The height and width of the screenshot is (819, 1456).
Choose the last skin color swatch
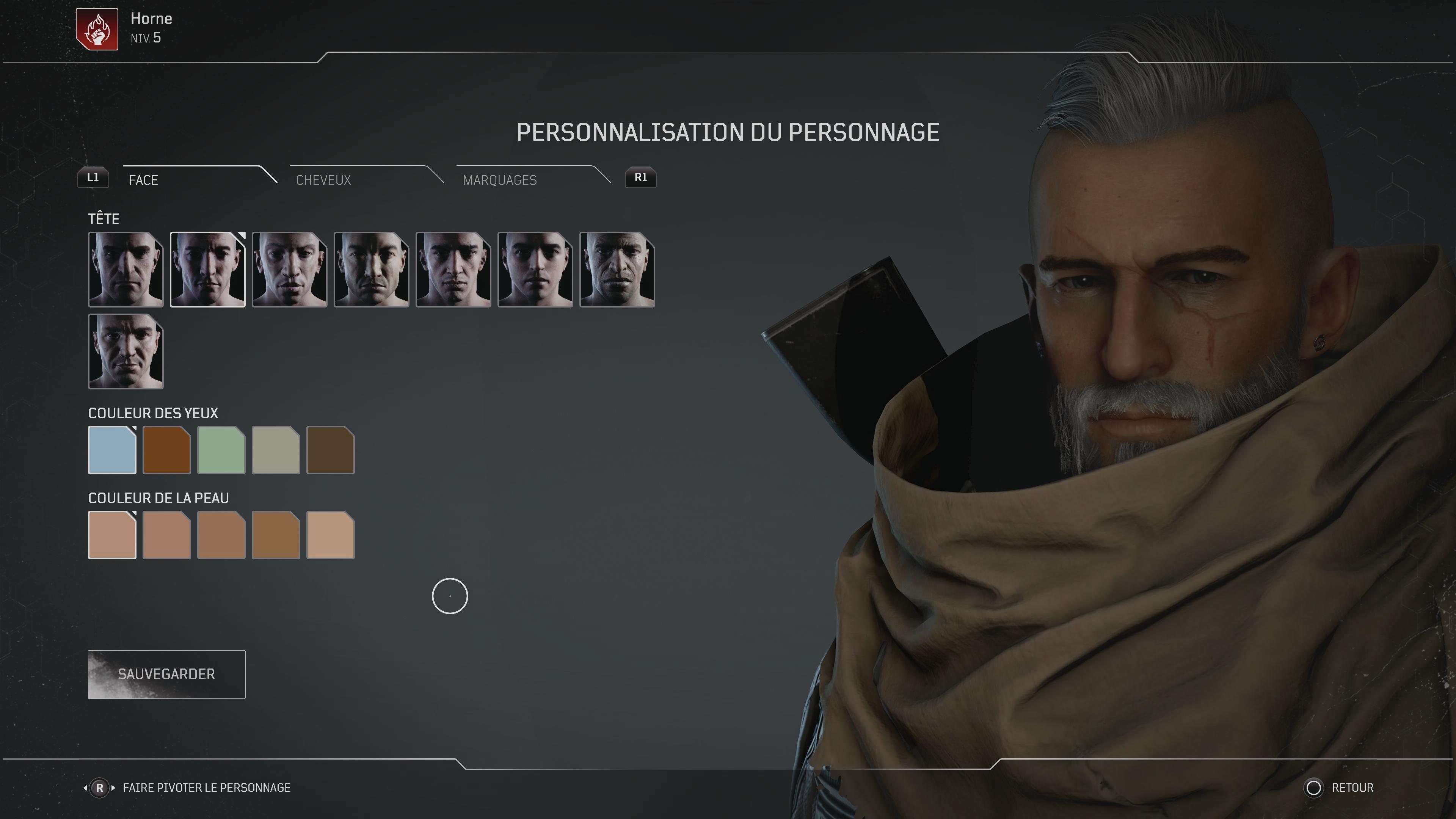[x=330, y=535]
